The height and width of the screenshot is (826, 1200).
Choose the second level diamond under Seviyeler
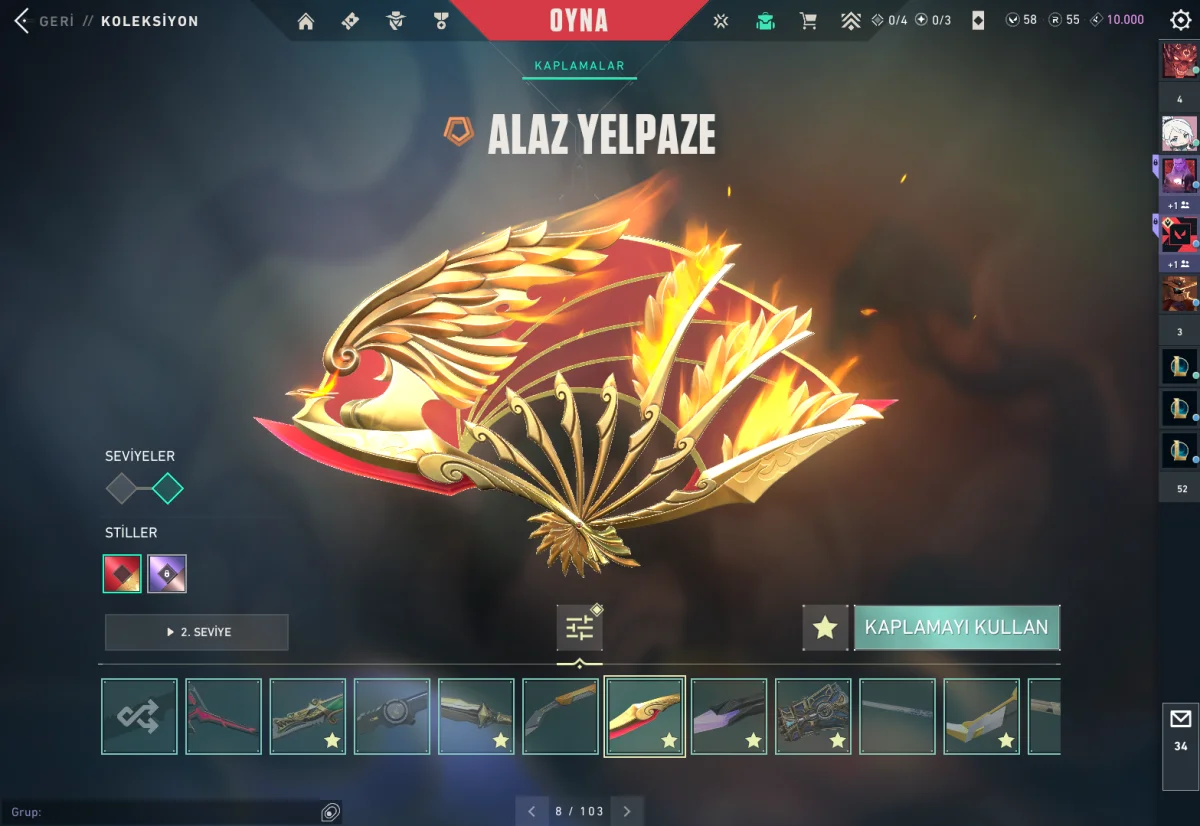167,489
